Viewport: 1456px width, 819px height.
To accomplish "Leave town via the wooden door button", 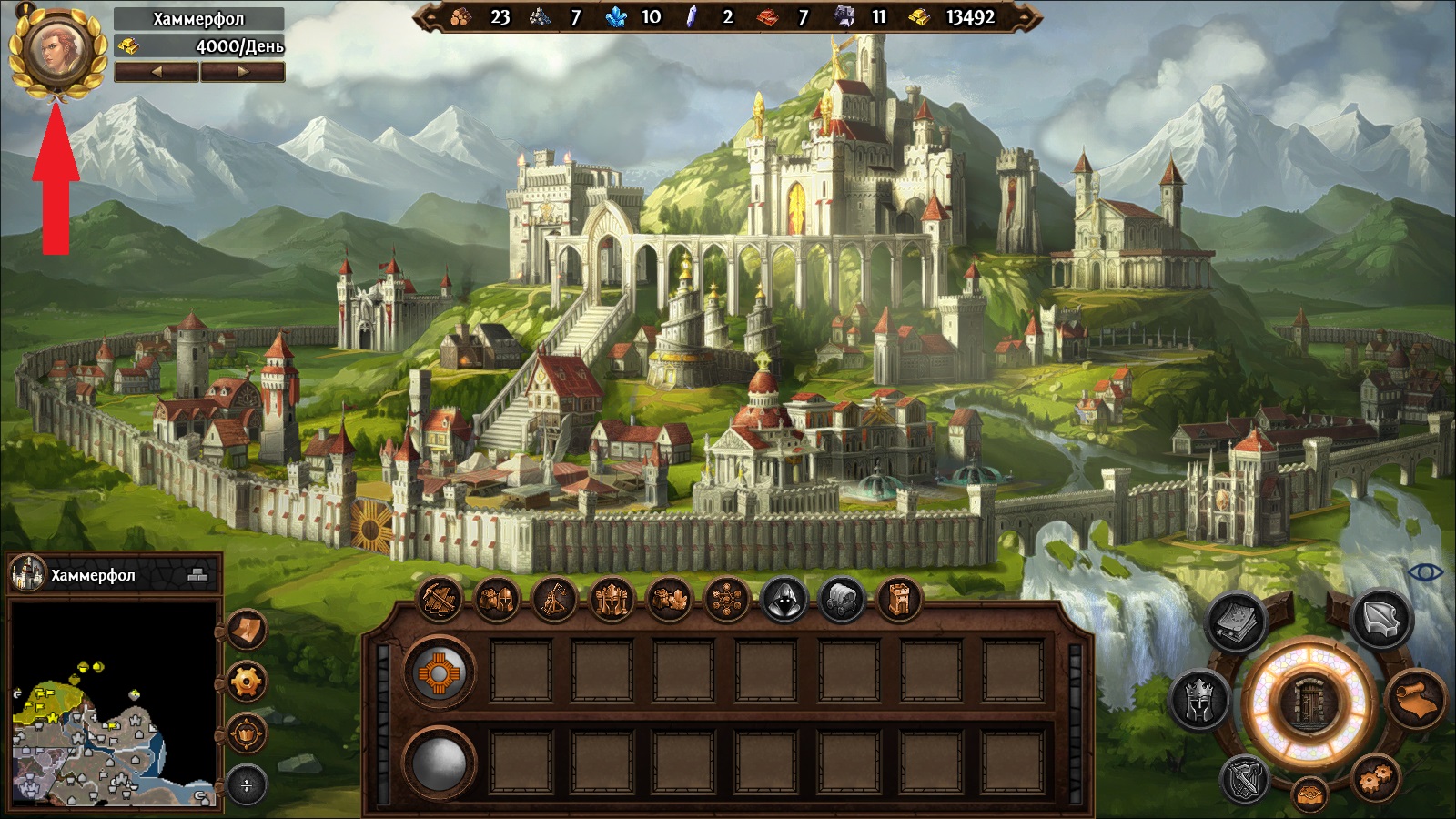I will (x=1309, y=702).
